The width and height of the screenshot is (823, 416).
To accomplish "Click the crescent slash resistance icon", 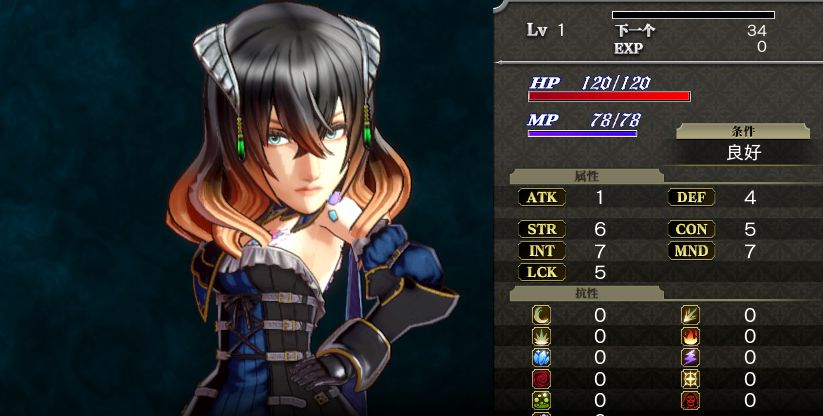I will 541,316.
